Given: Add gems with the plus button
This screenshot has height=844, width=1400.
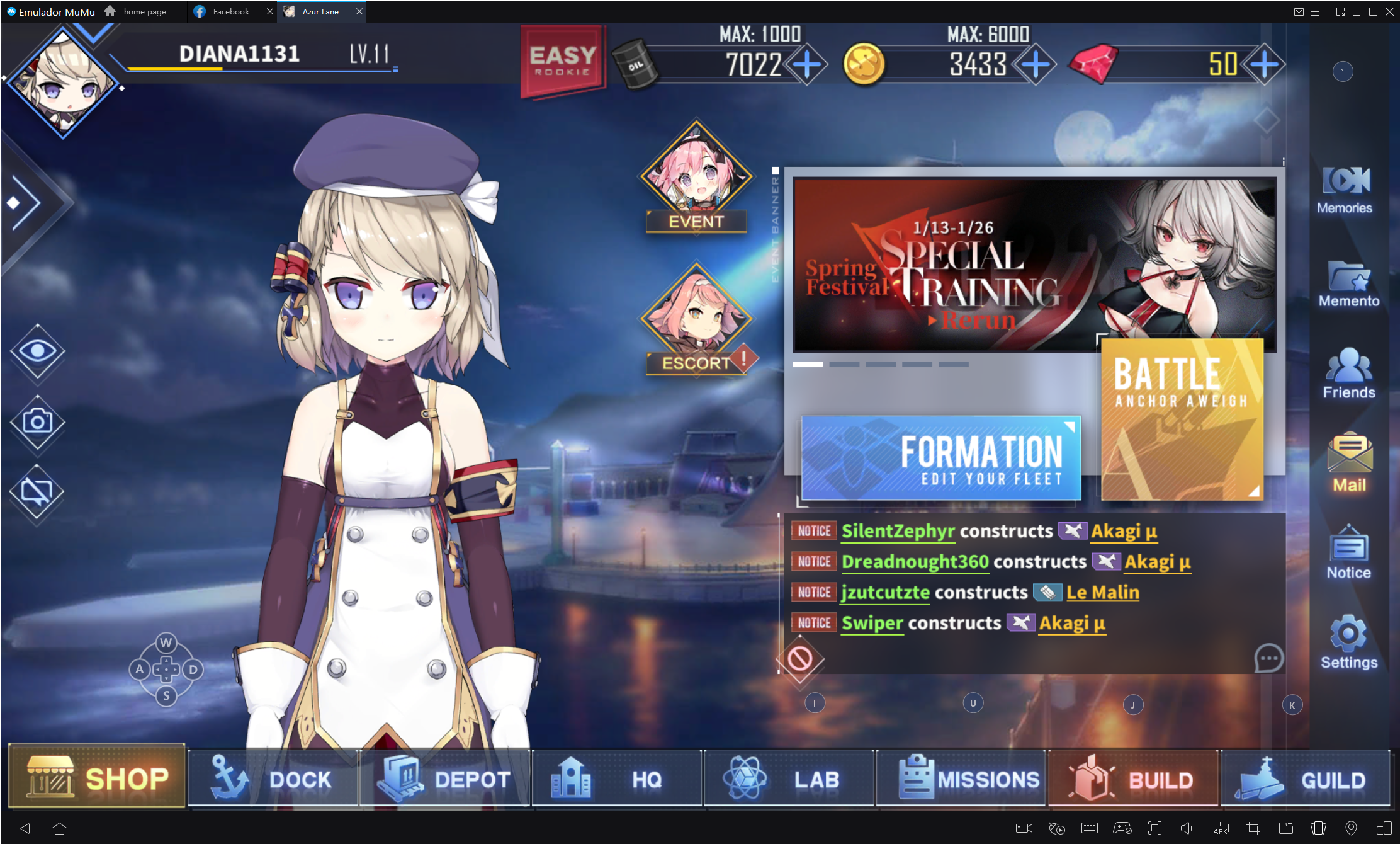Looking at the screenshot, I should point(1265,64).
